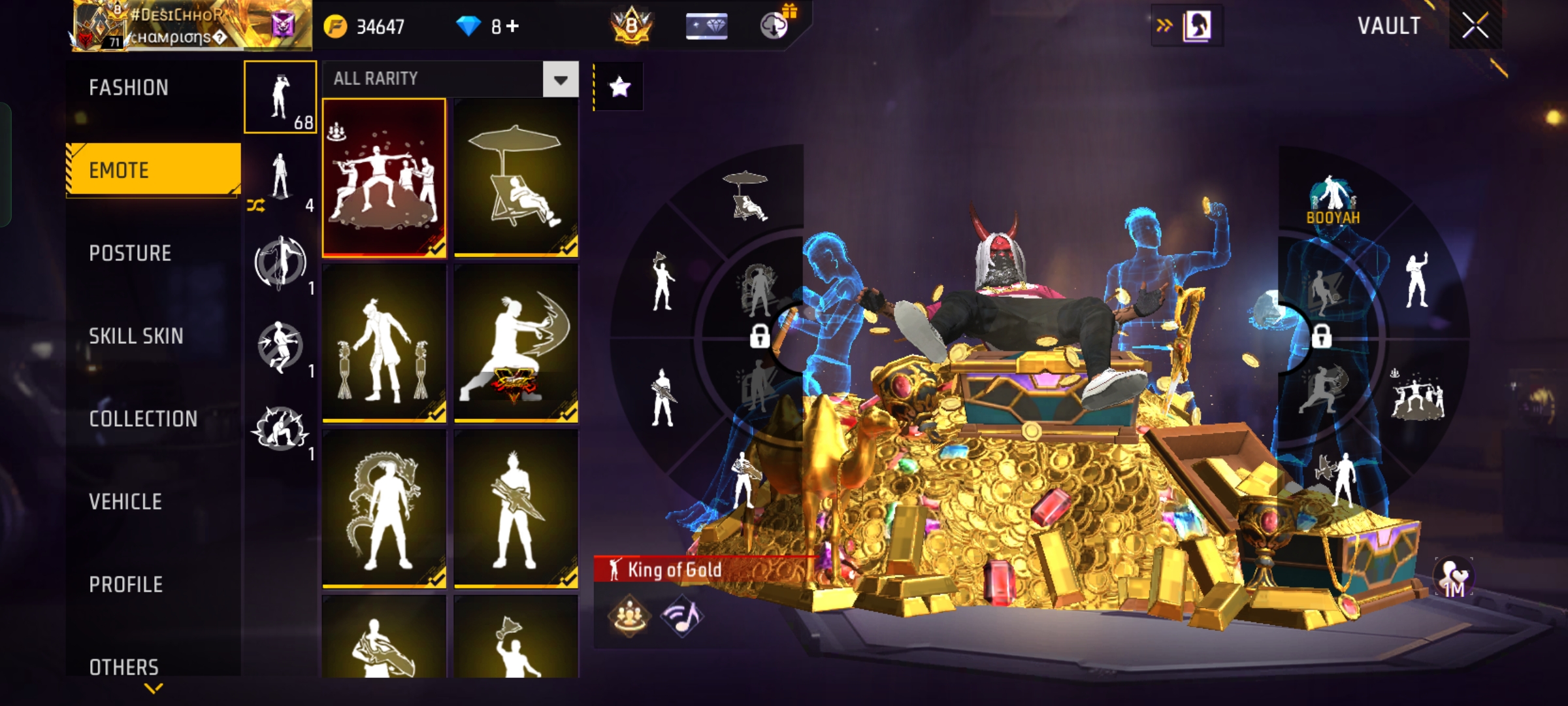
Task: Toggle the favorite star filter
Action: 619,85
